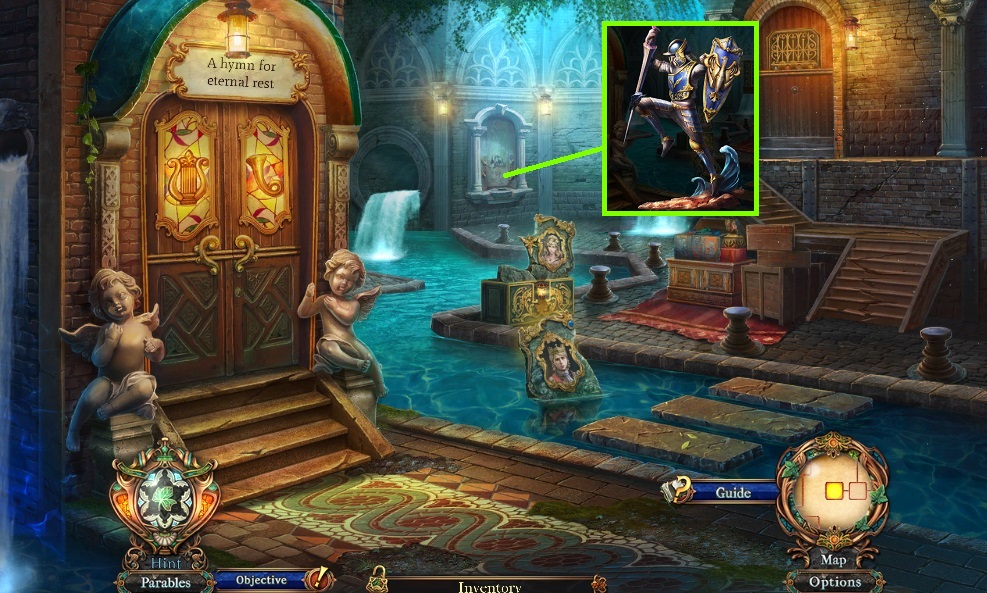This screenshot has width=987, height=593.
Task: Show the current Objective
Action: click(261, 580)
